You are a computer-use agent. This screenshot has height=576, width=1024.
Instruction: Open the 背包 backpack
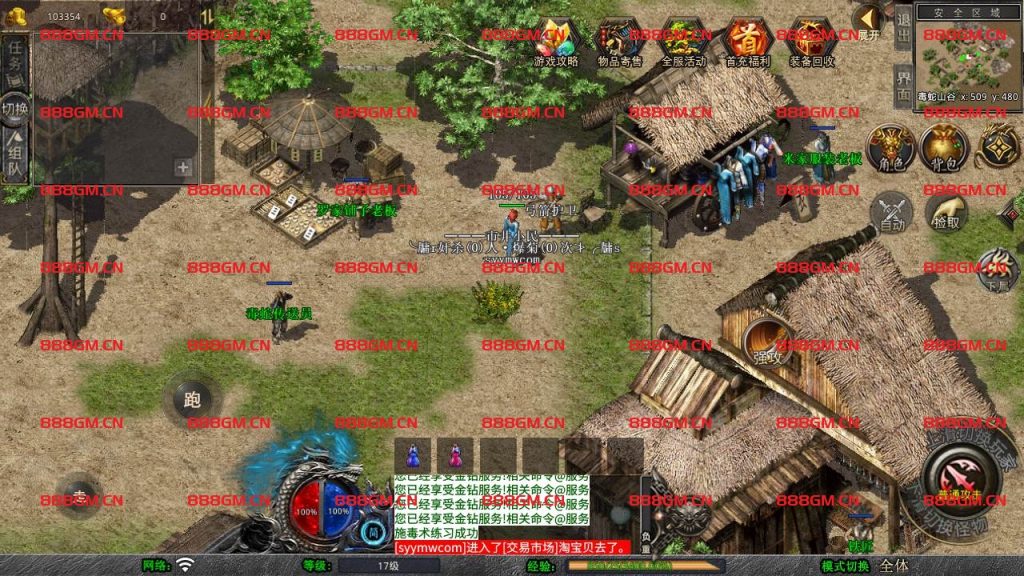tap(943, 148)
